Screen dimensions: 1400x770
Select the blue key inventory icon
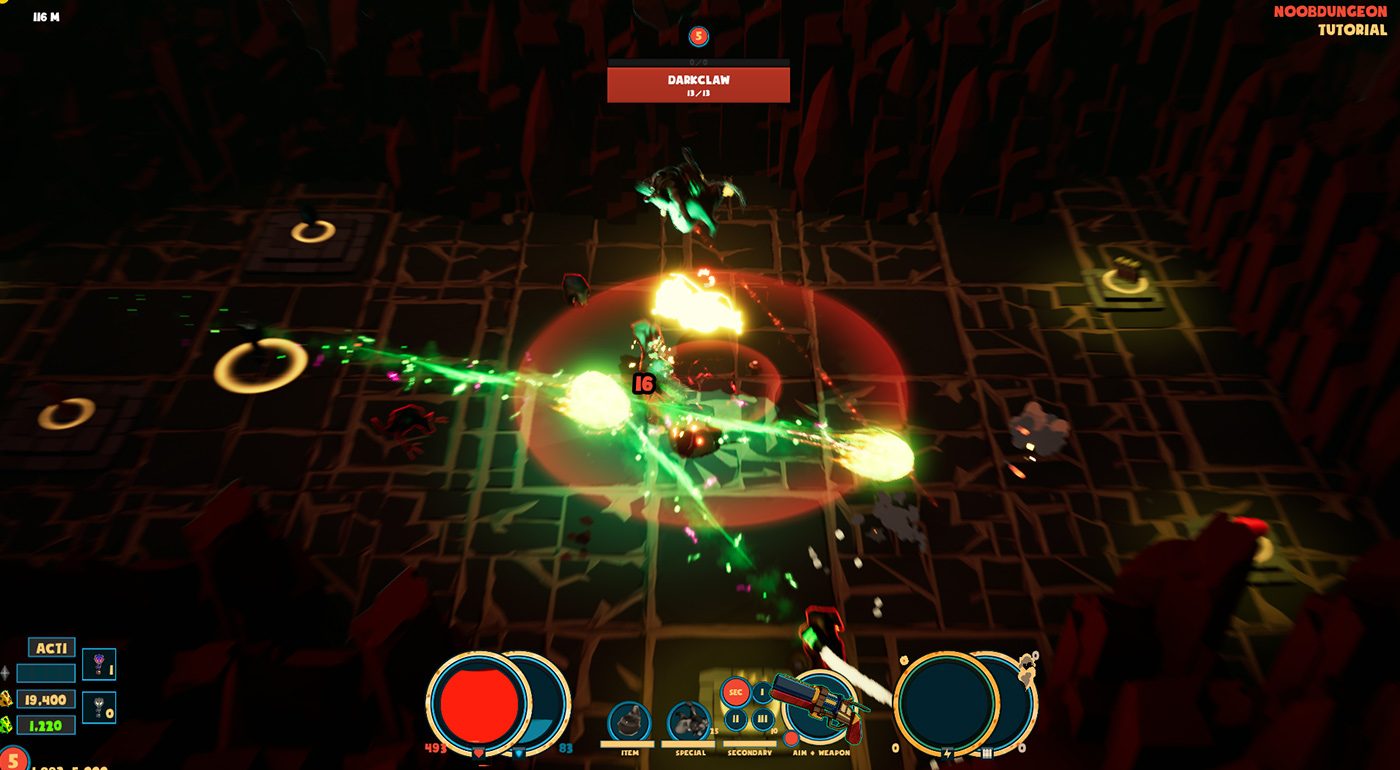[99, 665]
